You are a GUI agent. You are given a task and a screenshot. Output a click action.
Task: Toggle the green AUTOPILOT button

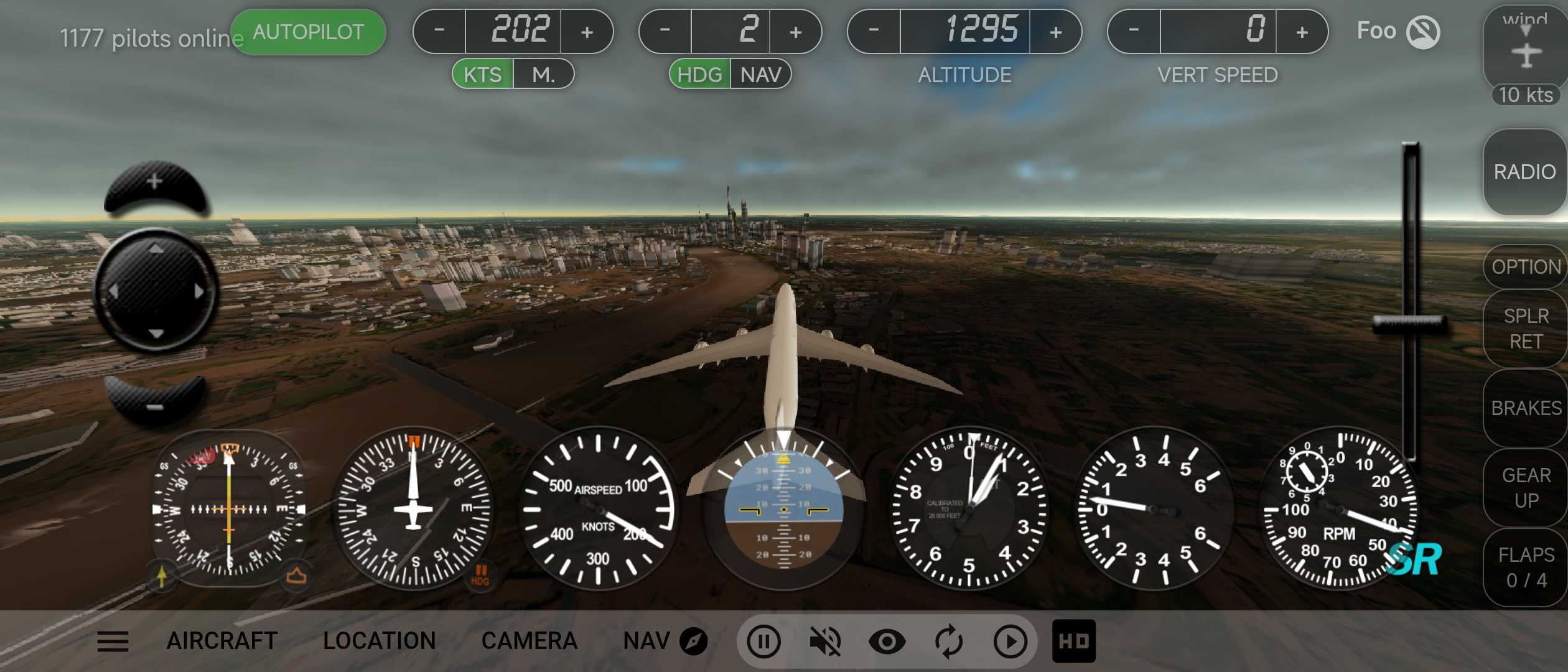click(x=308, y=32)
